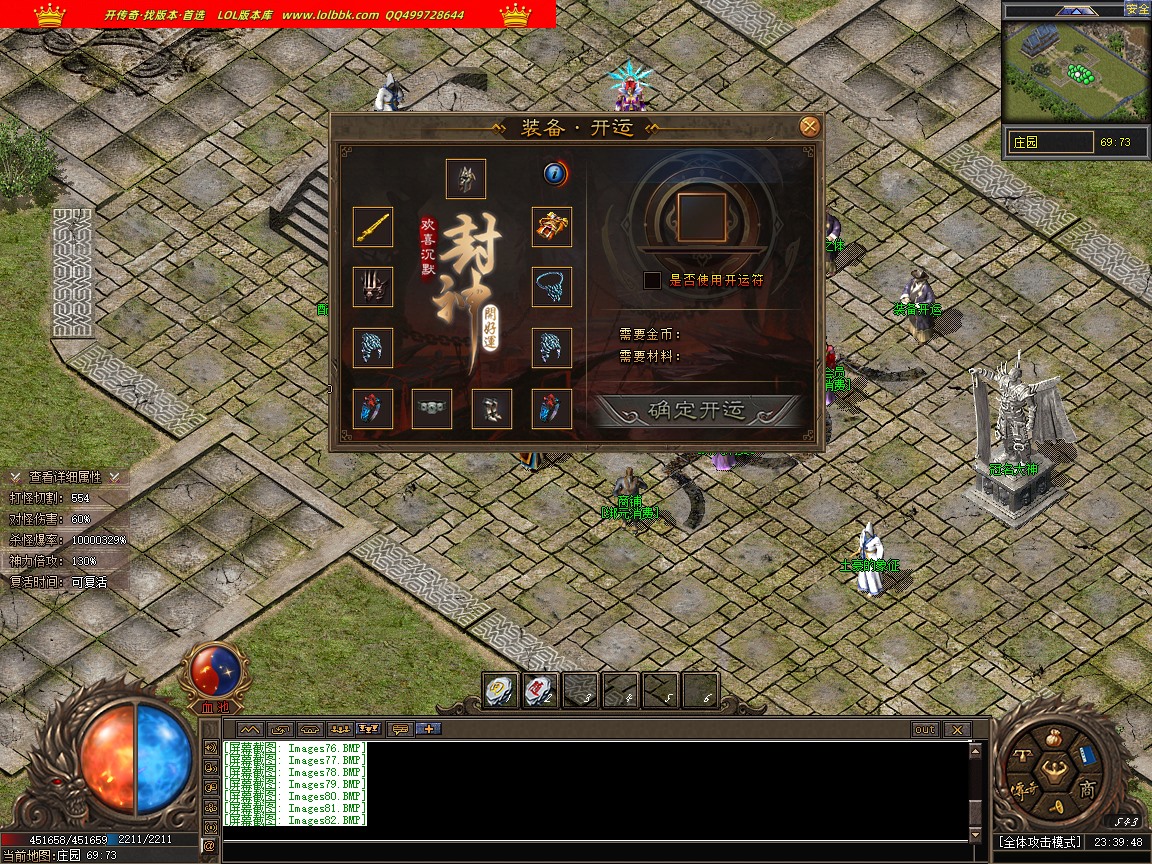1152x864 pixels.
Task: Select the belt equipment slot
Action: point(432,409)
